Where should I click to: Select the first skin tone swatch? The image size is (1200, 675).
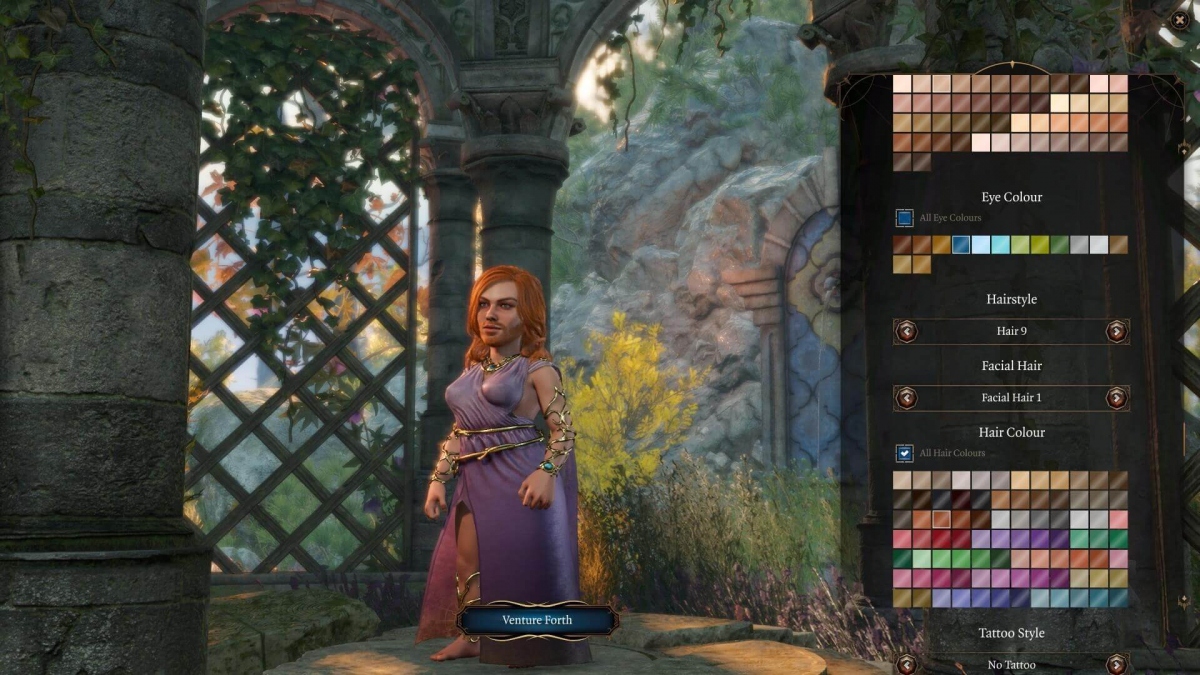[x=902, y=84]
